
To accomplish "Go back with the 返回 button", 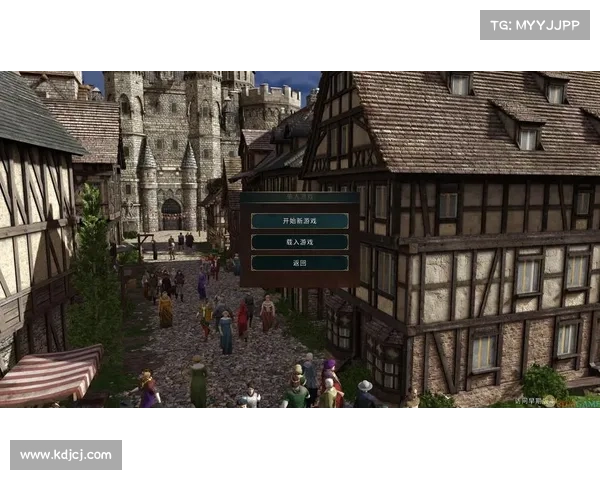I will coord(300,262).
